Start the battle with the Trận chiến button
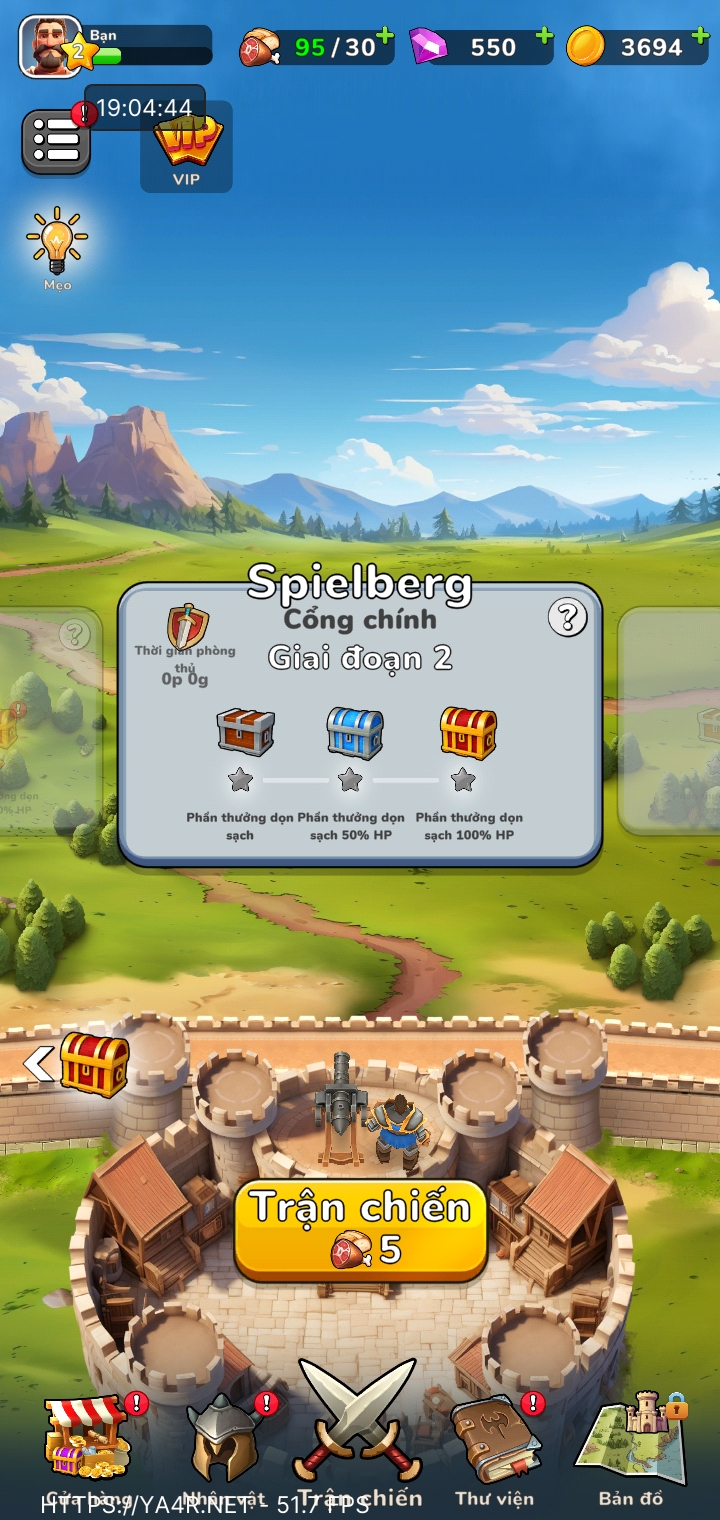 coord(360,1229)
